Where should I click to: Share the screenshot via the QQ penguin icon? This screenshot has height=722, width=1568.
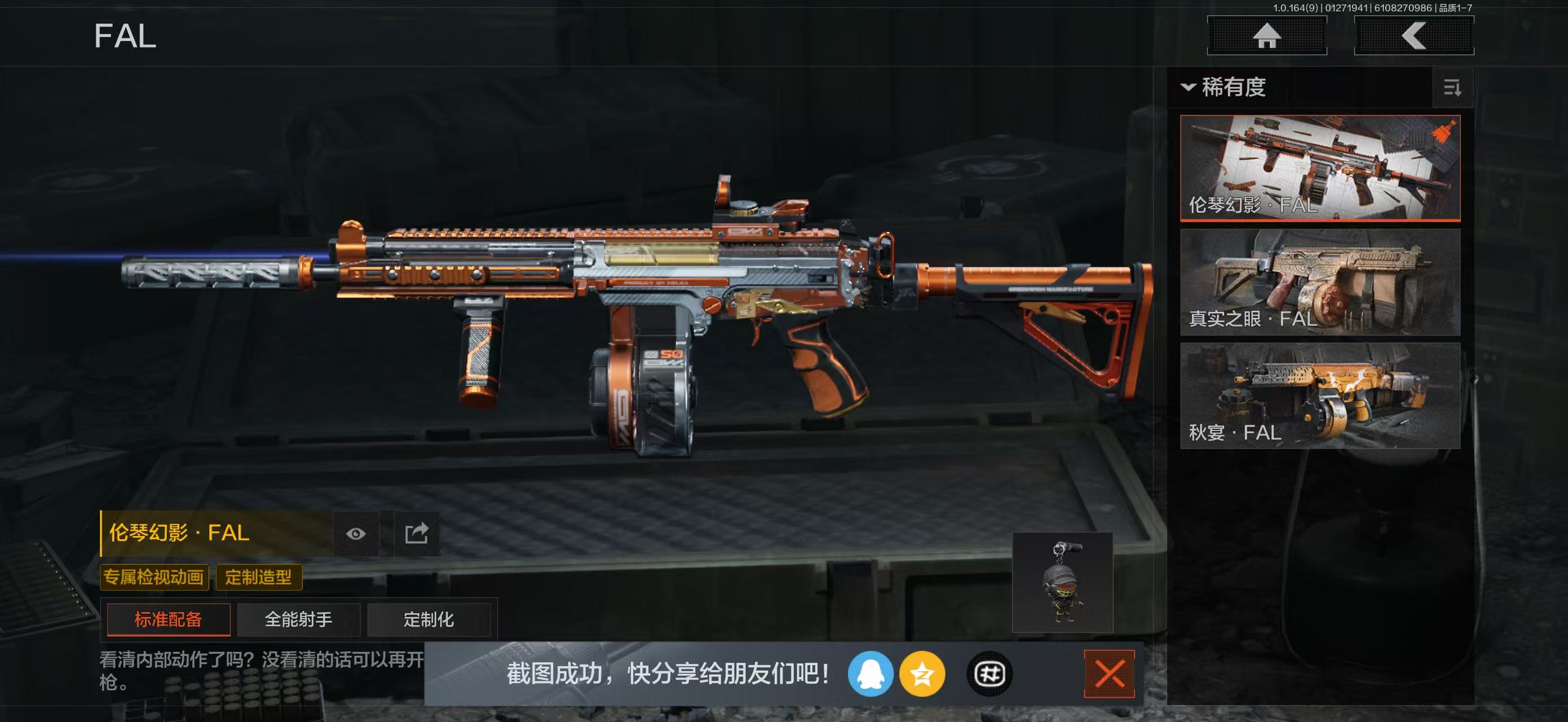(x=872, y=675)
